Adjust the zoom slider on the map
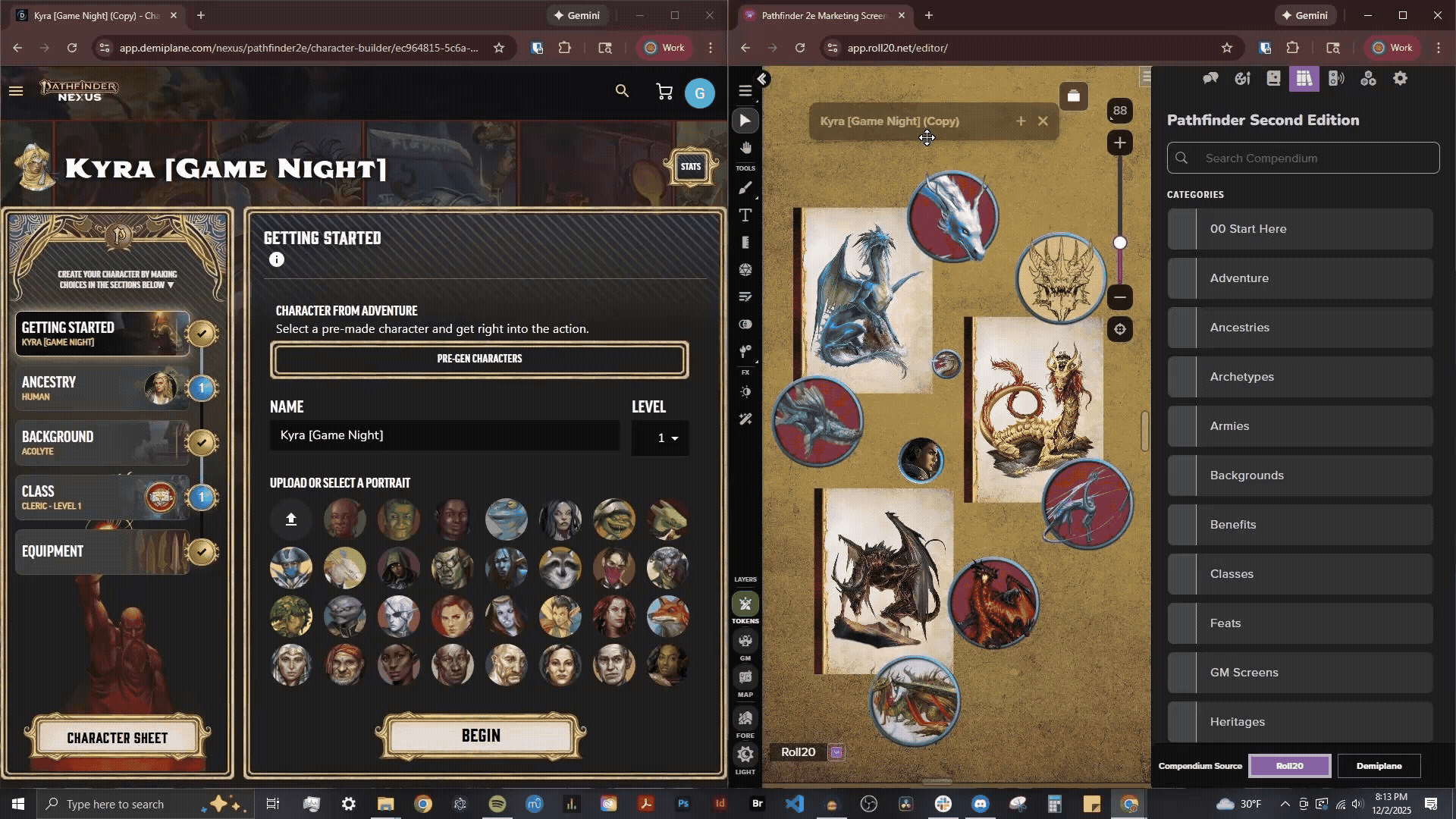 click(1120, 243)
